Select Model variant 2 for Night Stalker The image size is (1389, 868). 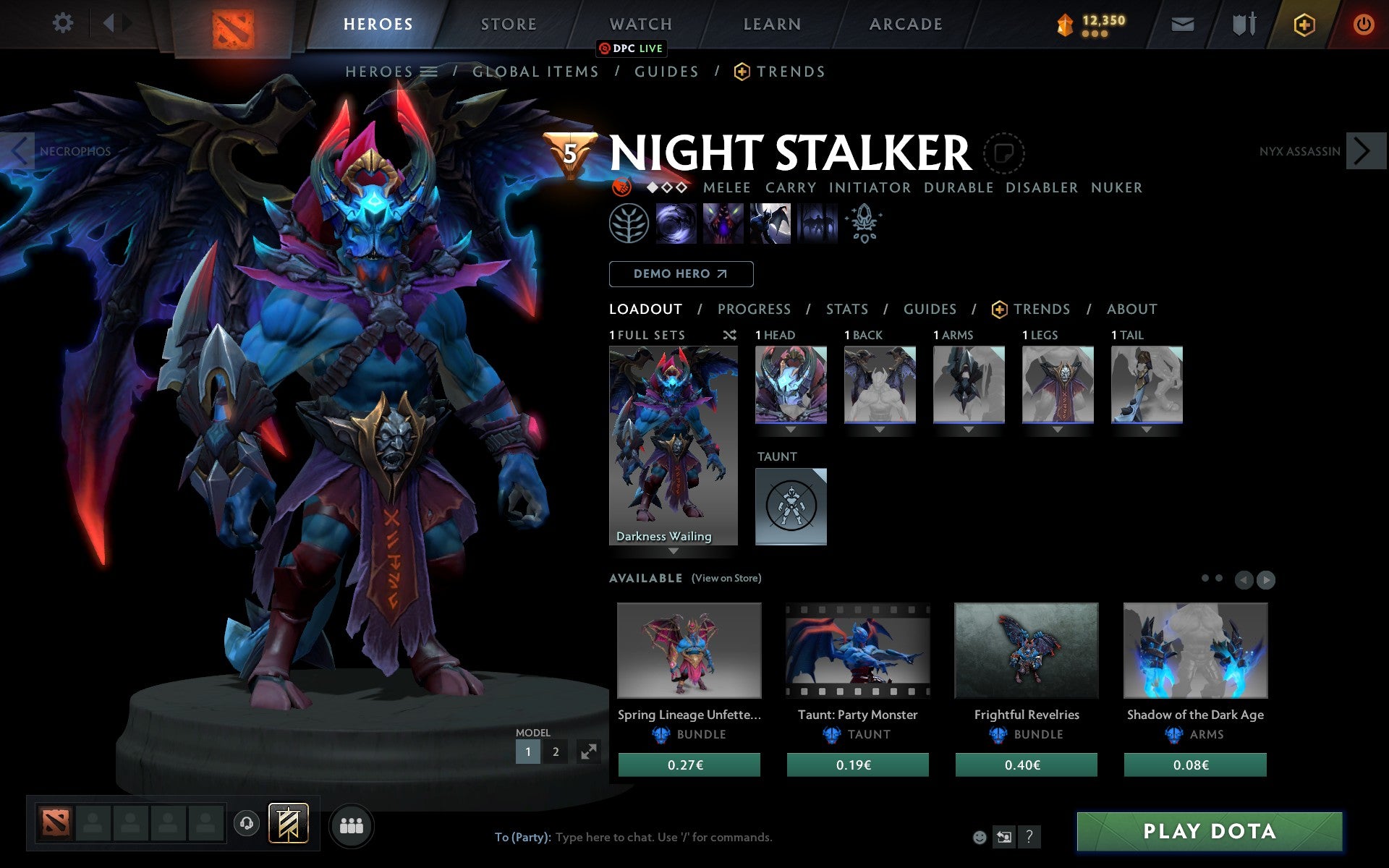(556, 752)
